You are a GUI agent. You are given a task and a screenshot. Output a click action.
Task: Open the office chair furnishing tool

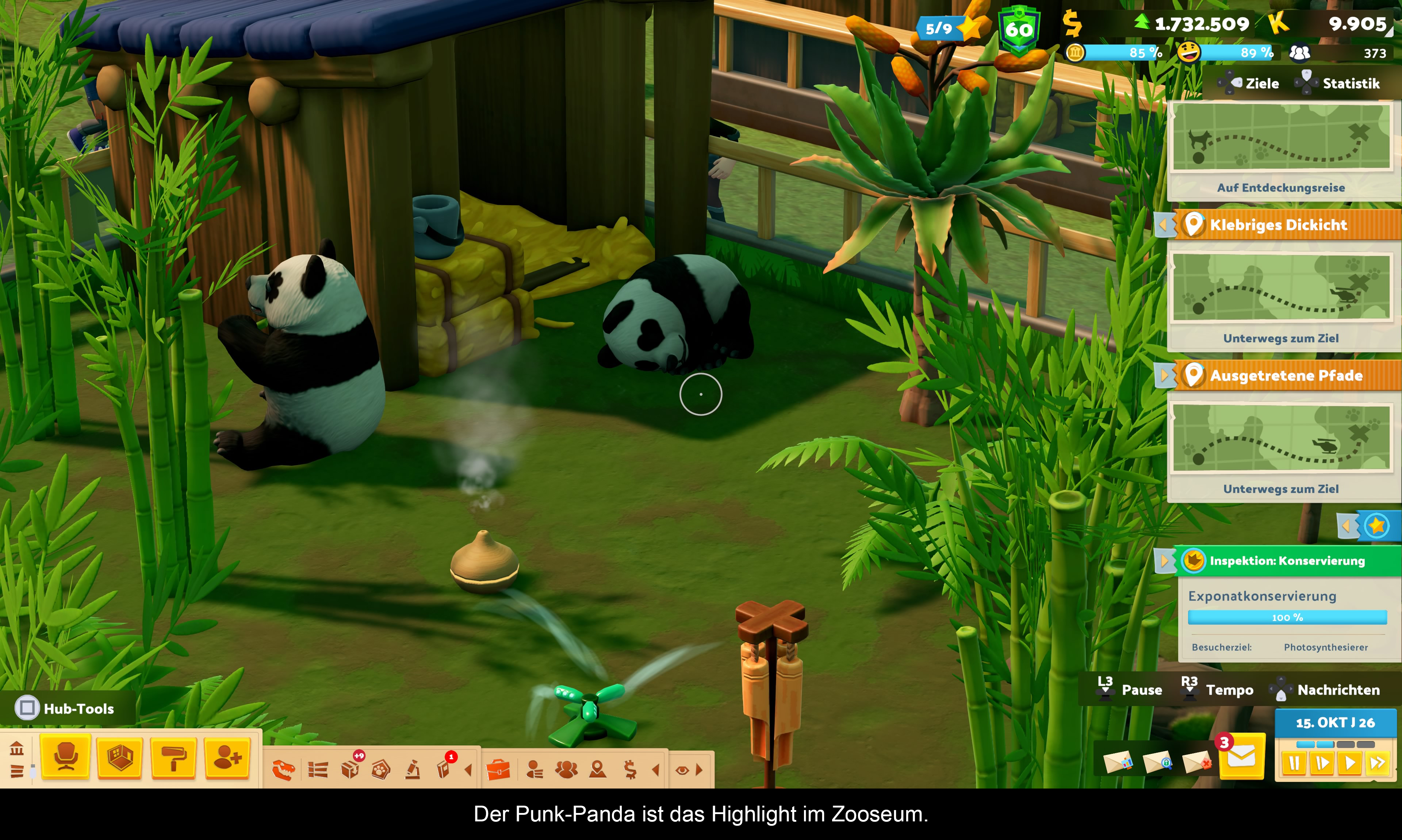pyautogui.click(x=66, y=757)
